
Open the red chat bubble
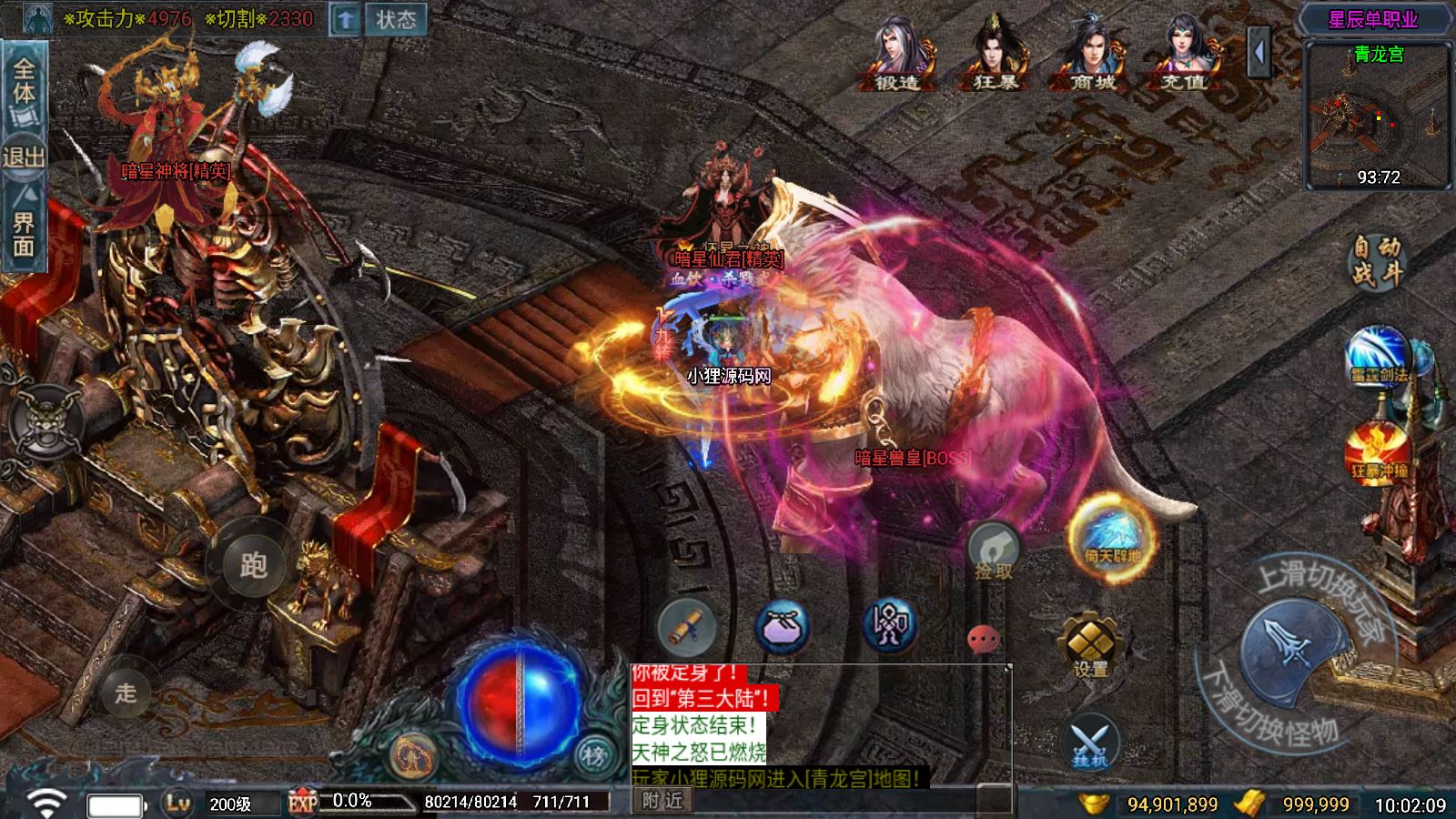click(983, 640)
